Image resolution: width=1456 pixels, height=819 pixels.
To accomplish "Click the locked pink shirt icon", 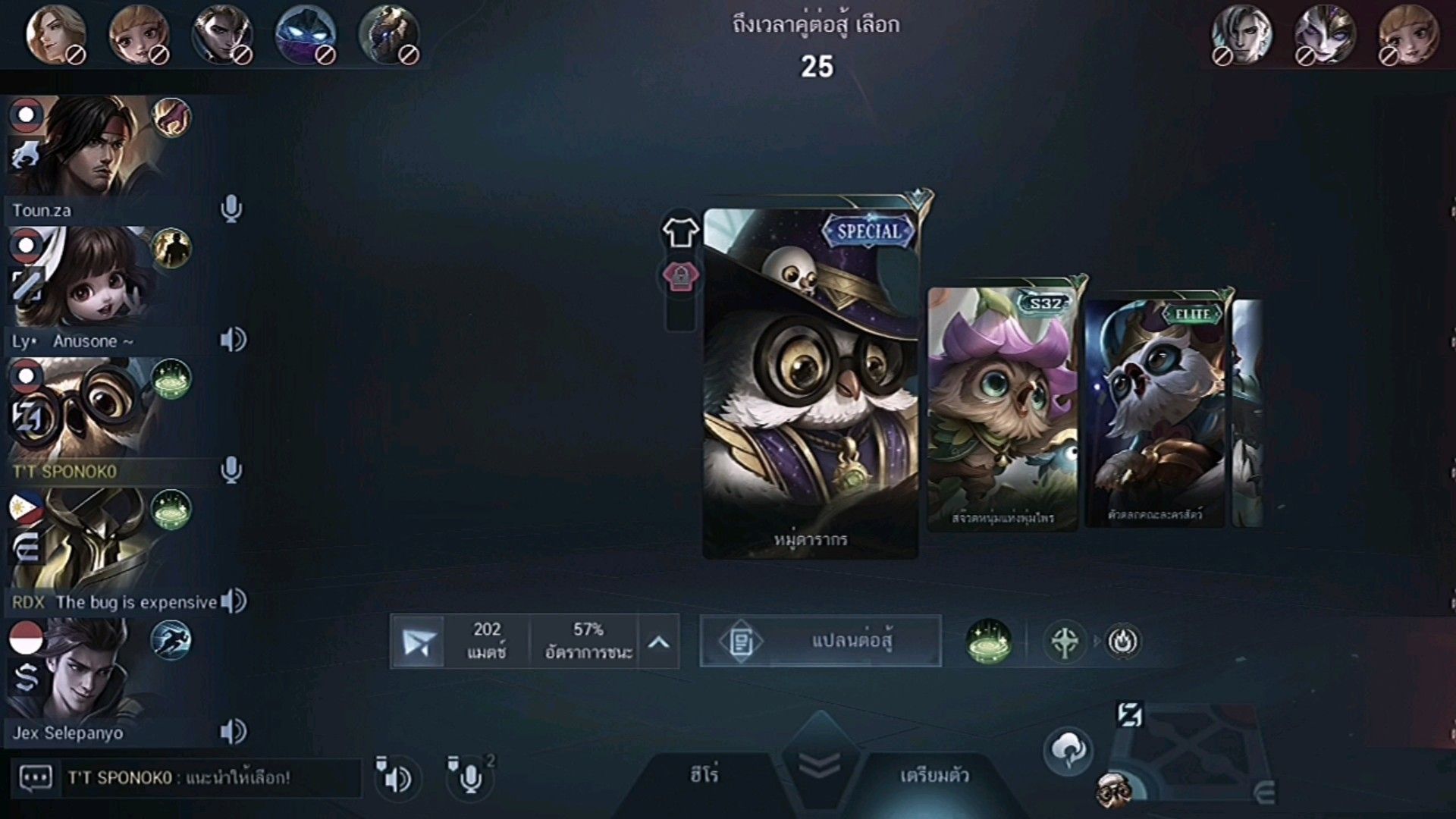I will pos(680,277).
